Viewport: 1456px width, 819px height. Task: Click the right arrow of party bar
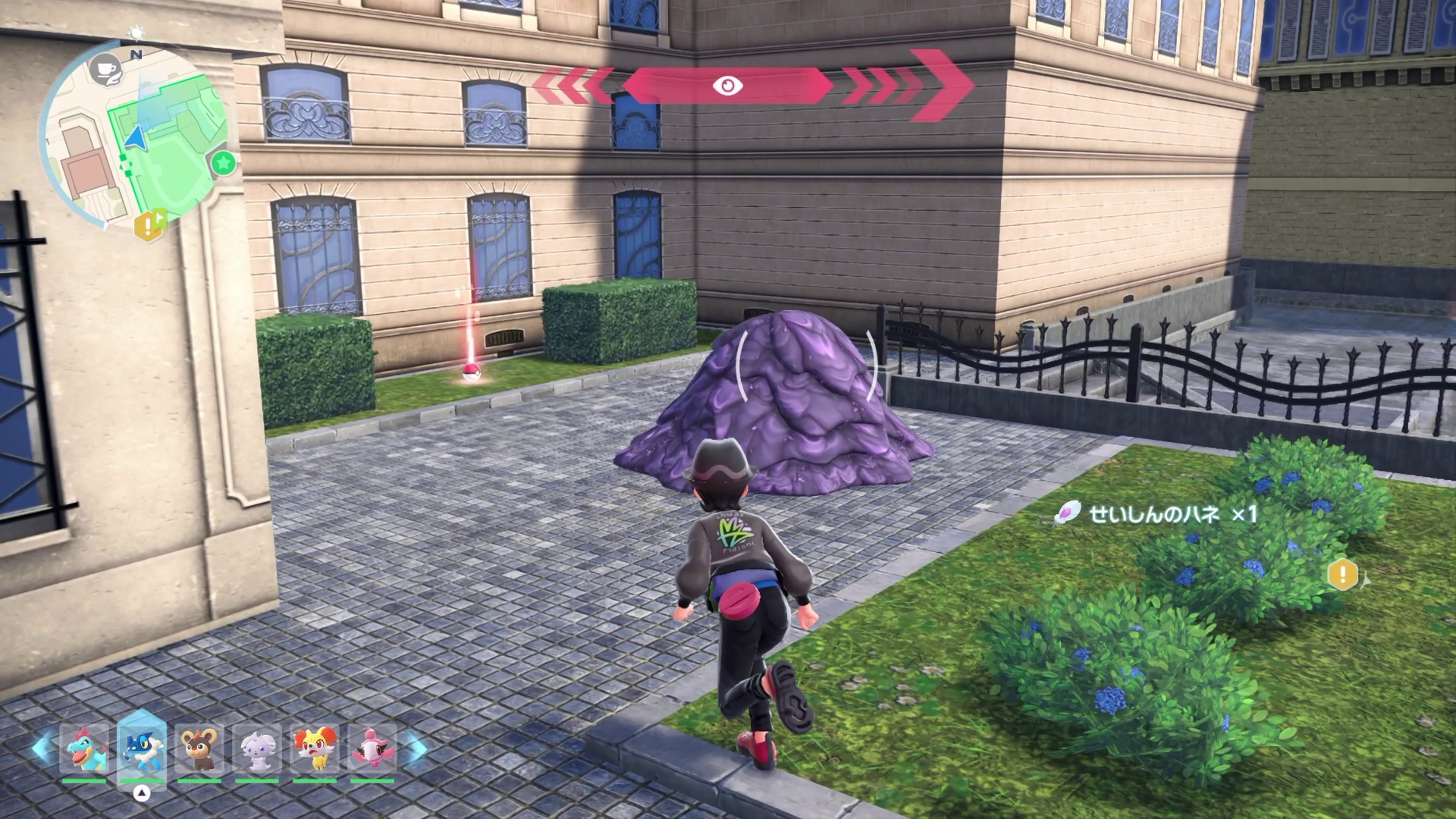pyautogui.click(x=414, y=748)
